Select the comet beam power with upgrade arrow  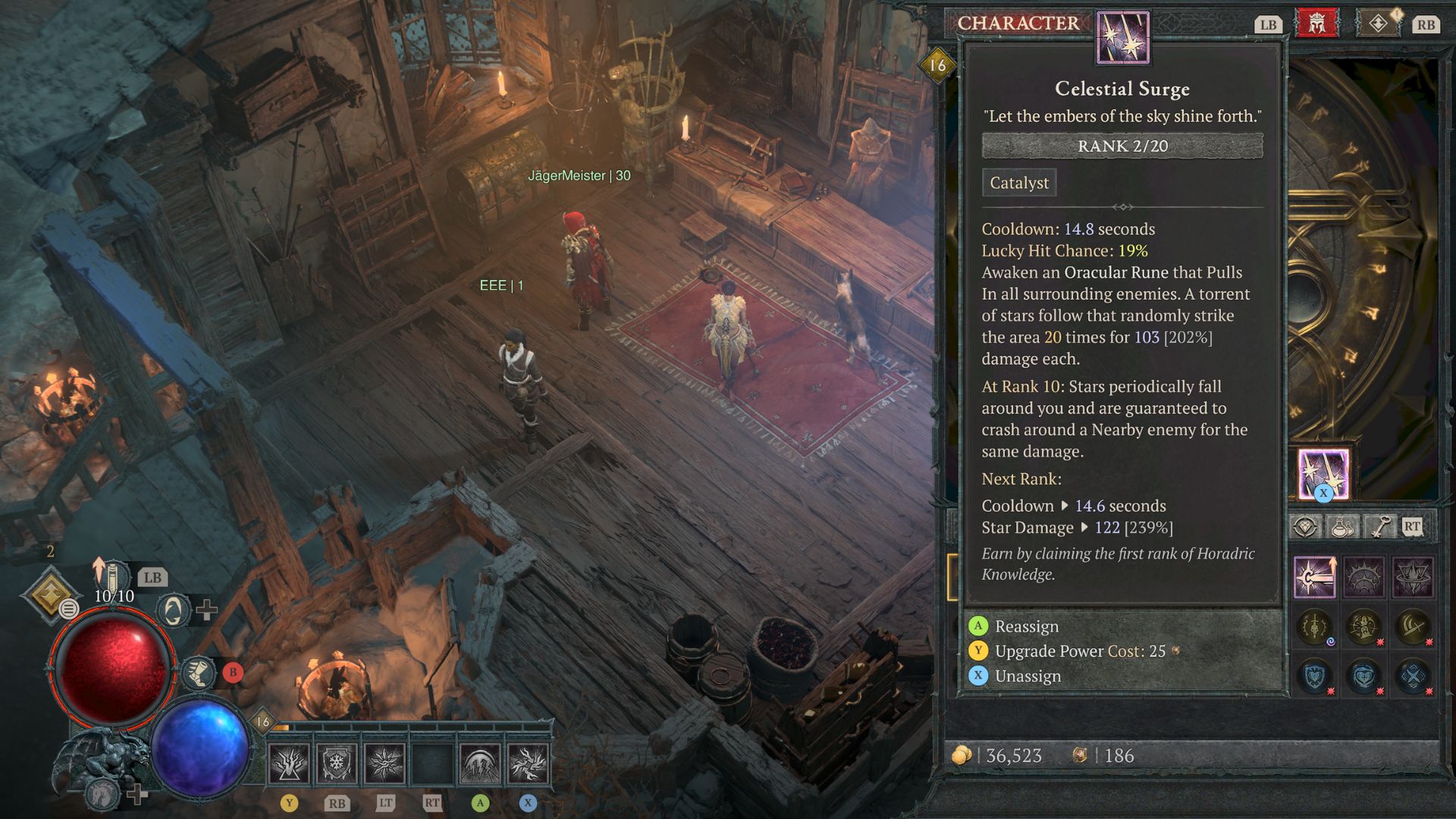[1314, 577]
